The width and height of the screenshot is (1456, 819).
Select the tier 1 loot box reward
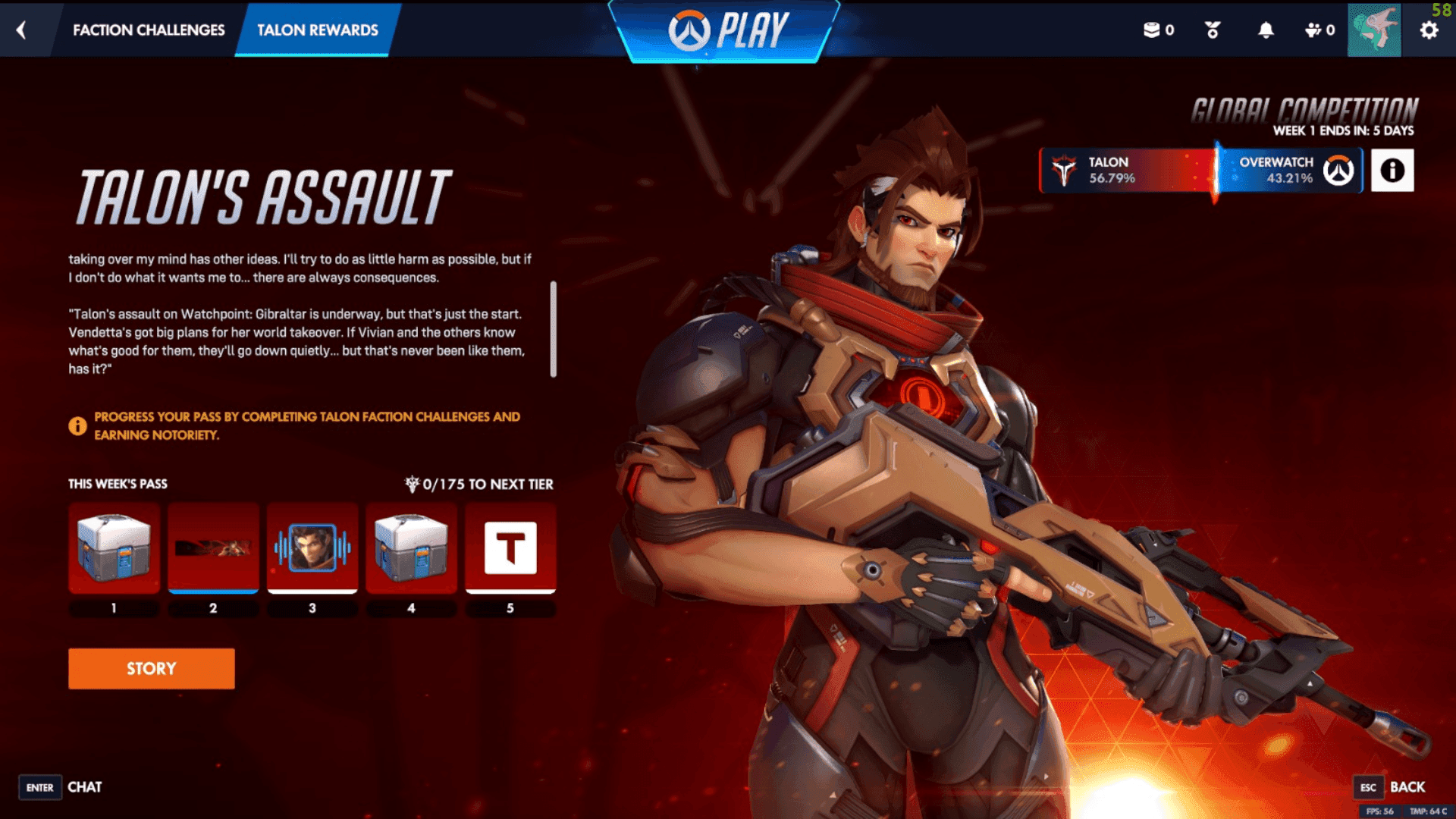tap(114, 548)
